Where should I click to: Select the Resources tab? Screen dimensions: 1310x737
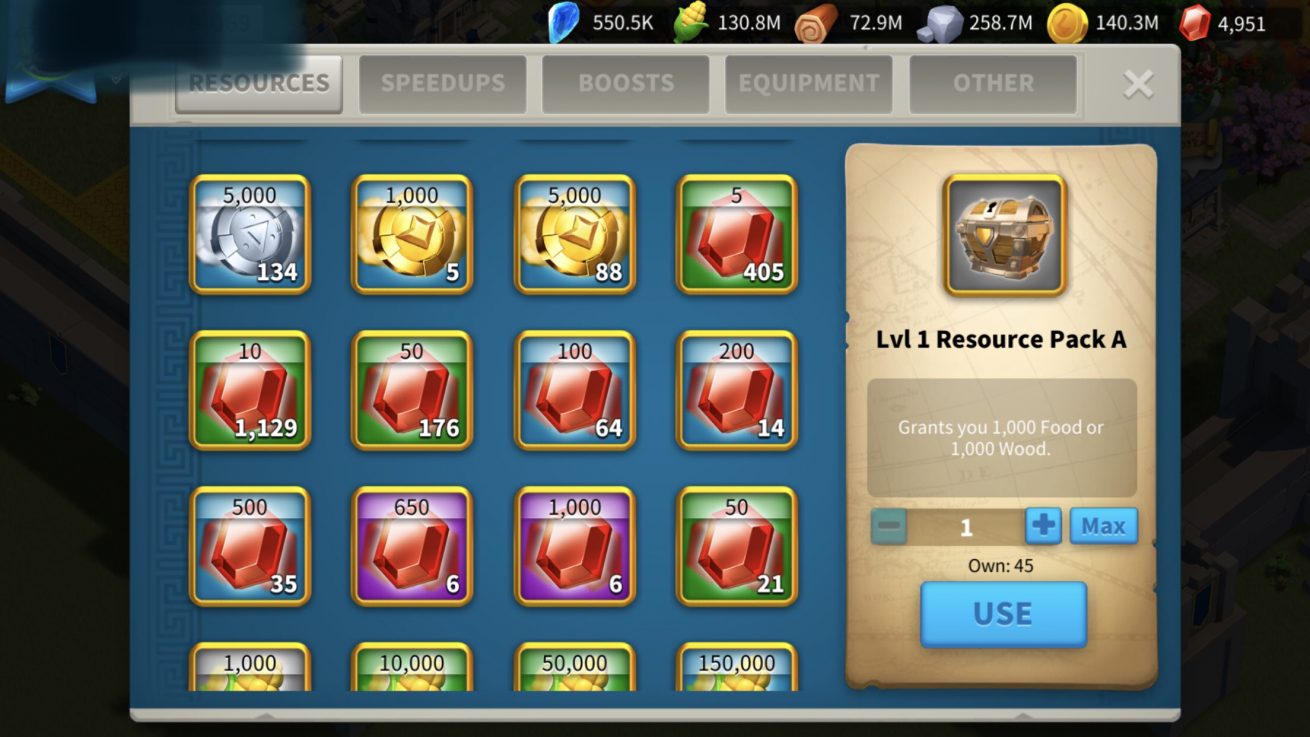[259, 83]
